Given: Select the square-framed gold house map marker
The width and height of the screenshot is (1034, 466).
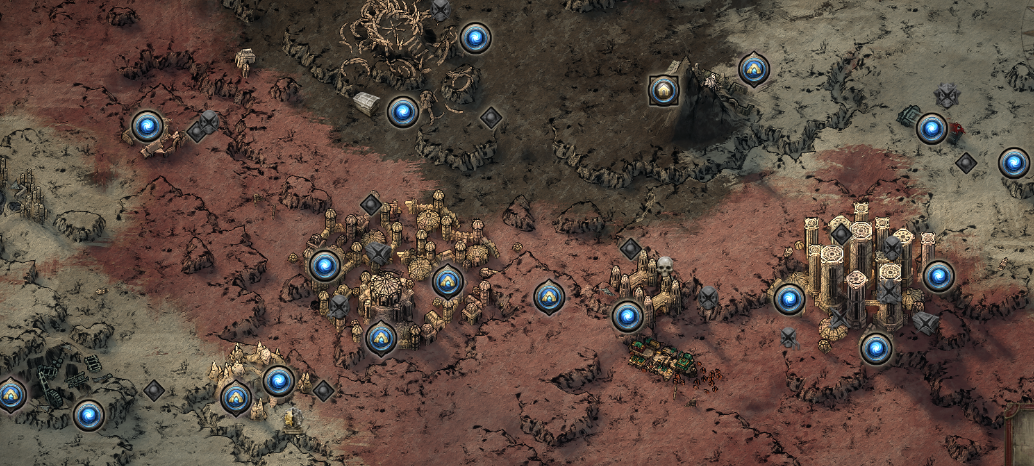Looking at the screenshot, I should click(x=662, y=91).
